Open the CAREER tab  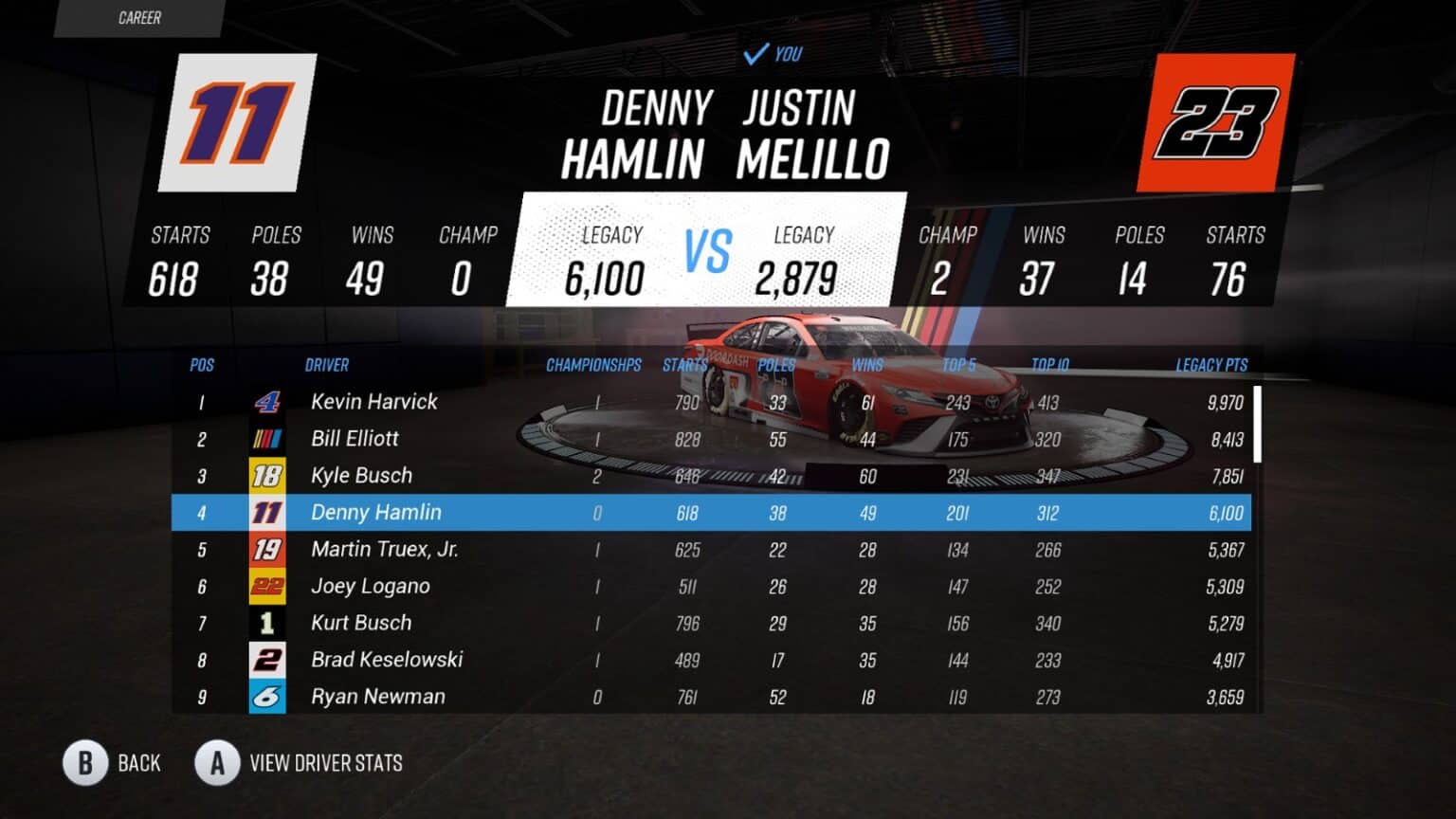[138, 17]
